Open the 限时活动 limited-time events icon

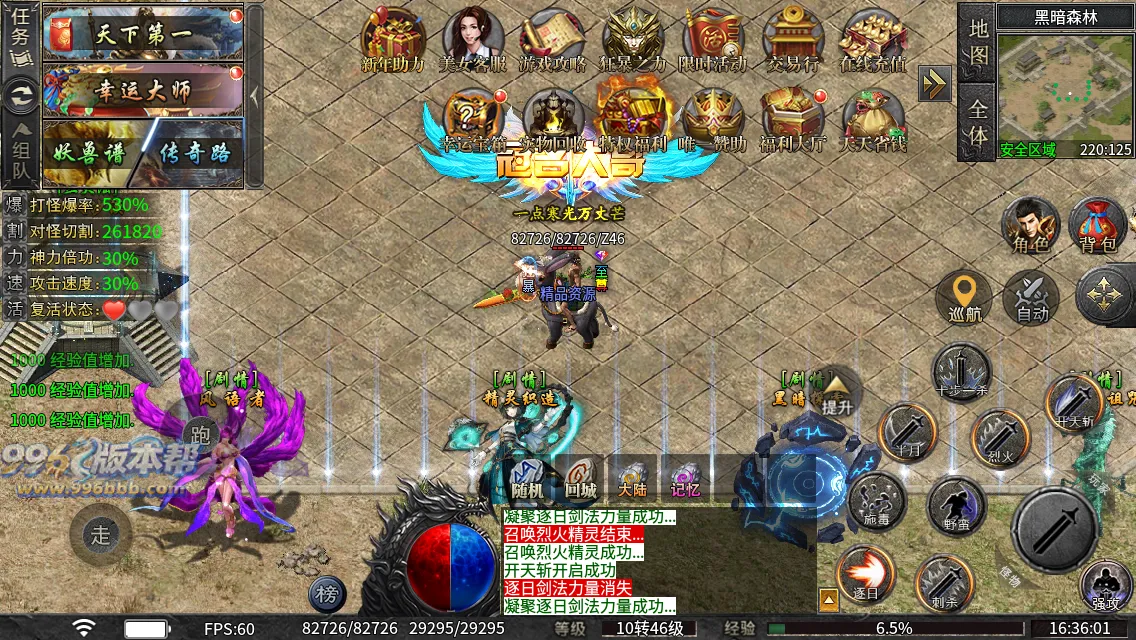point(713,40)
